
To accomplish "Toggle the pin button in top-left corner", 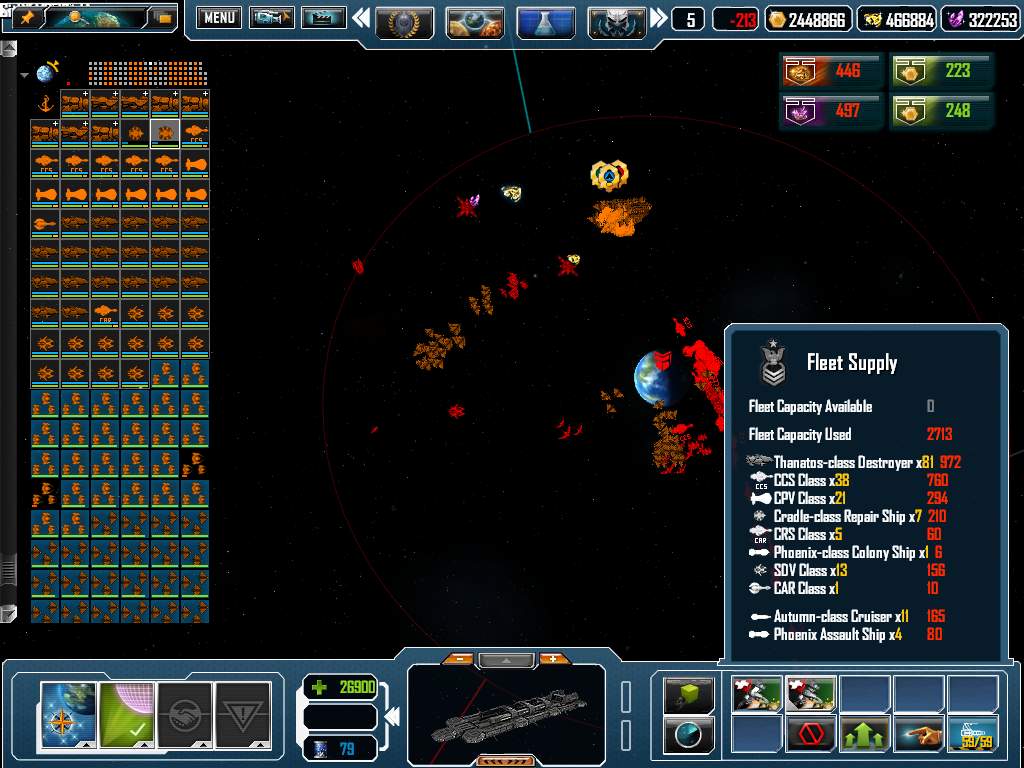I will (27, 18).
